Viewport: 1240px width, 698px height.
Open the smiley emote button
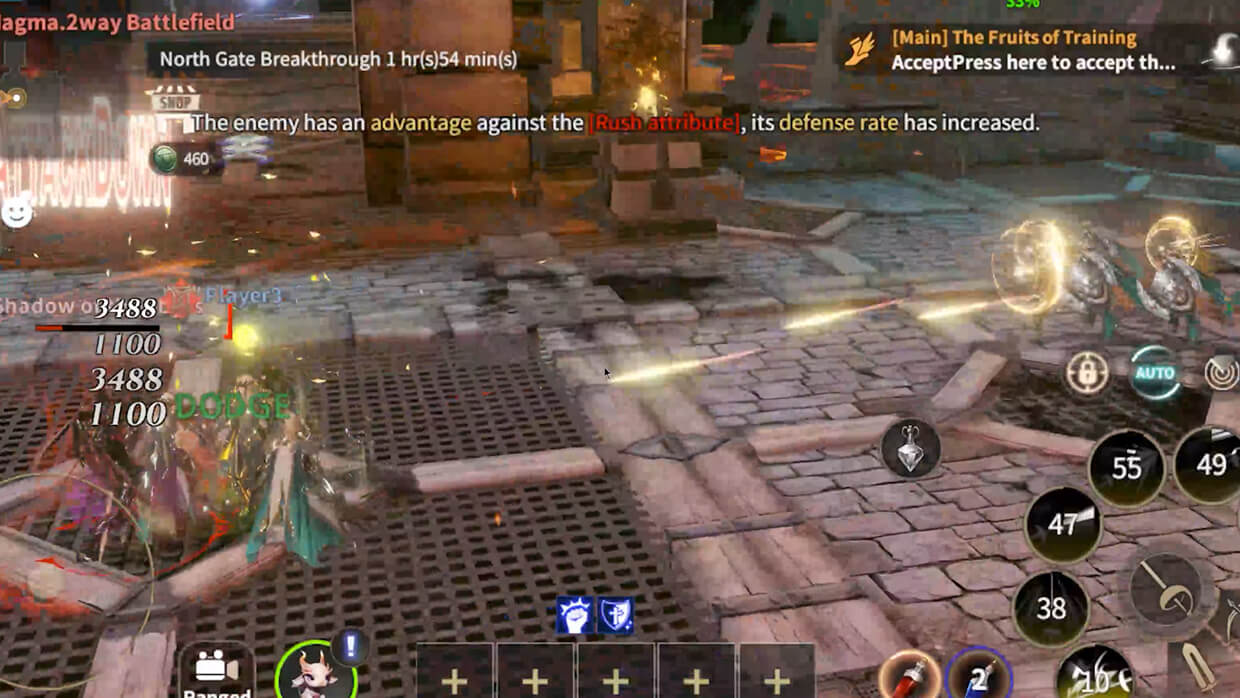tap(16, 211)
